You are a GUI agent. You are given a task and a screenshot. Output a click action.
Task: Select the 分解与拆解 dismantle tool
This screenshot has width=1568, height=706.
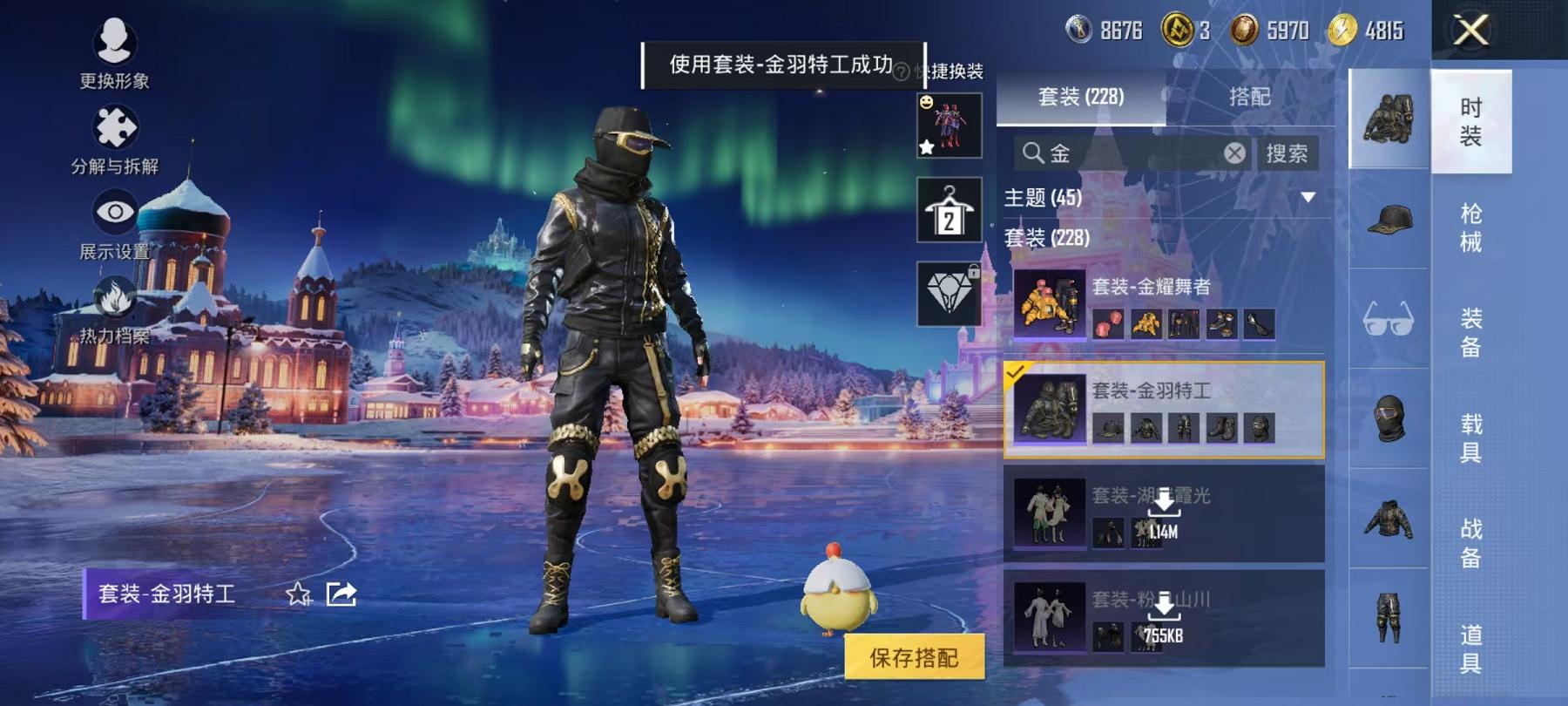coord(115,129)
